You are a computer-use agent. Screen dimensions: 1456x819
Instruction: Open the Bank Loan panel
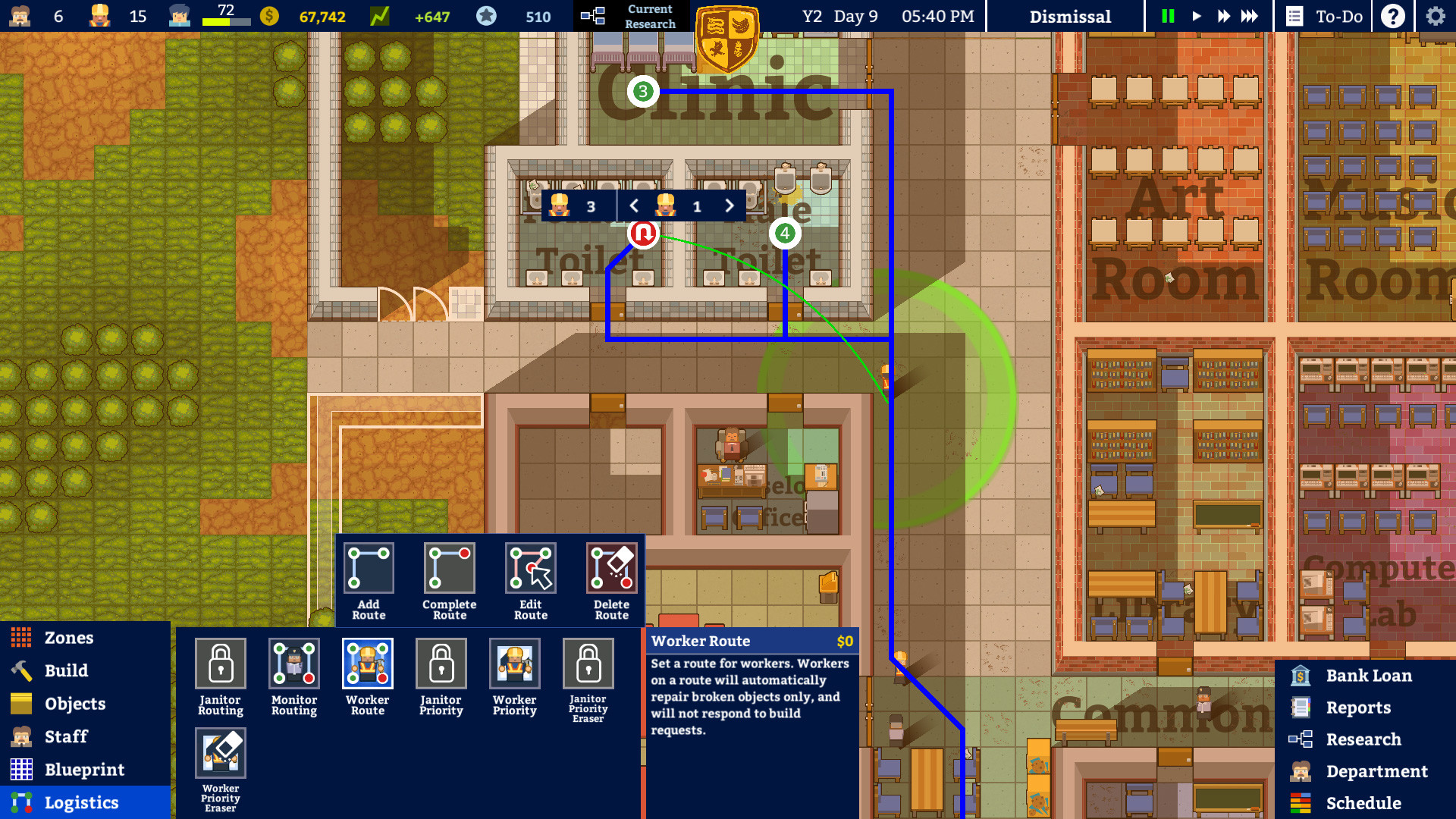click(1370, 675)
